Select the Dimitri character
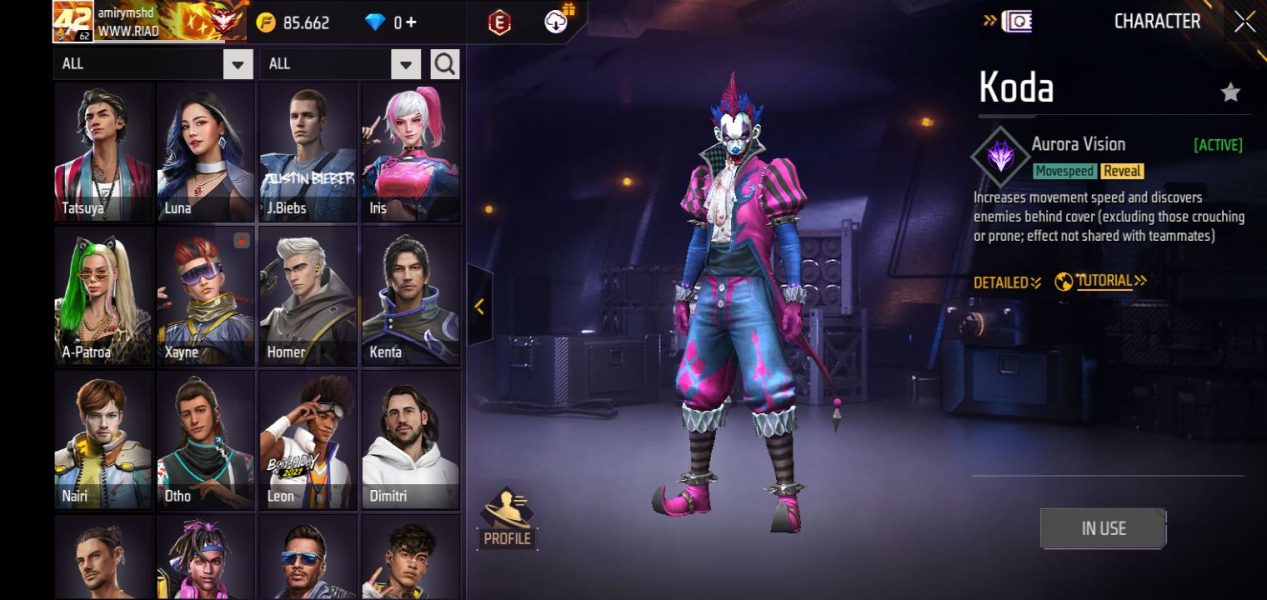This screenshot has width=1267, height=600. (410, 440)
